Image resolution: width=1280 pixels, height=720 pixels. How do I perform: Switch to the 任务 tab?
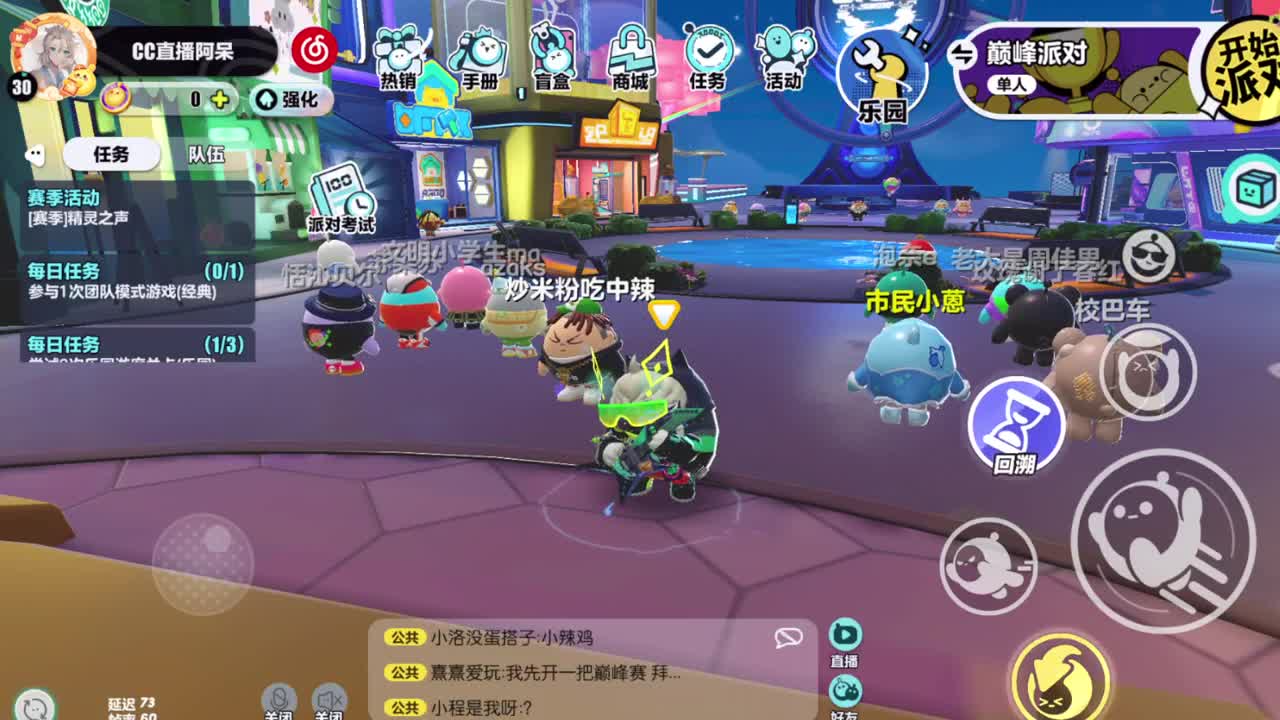pos(111,155)
